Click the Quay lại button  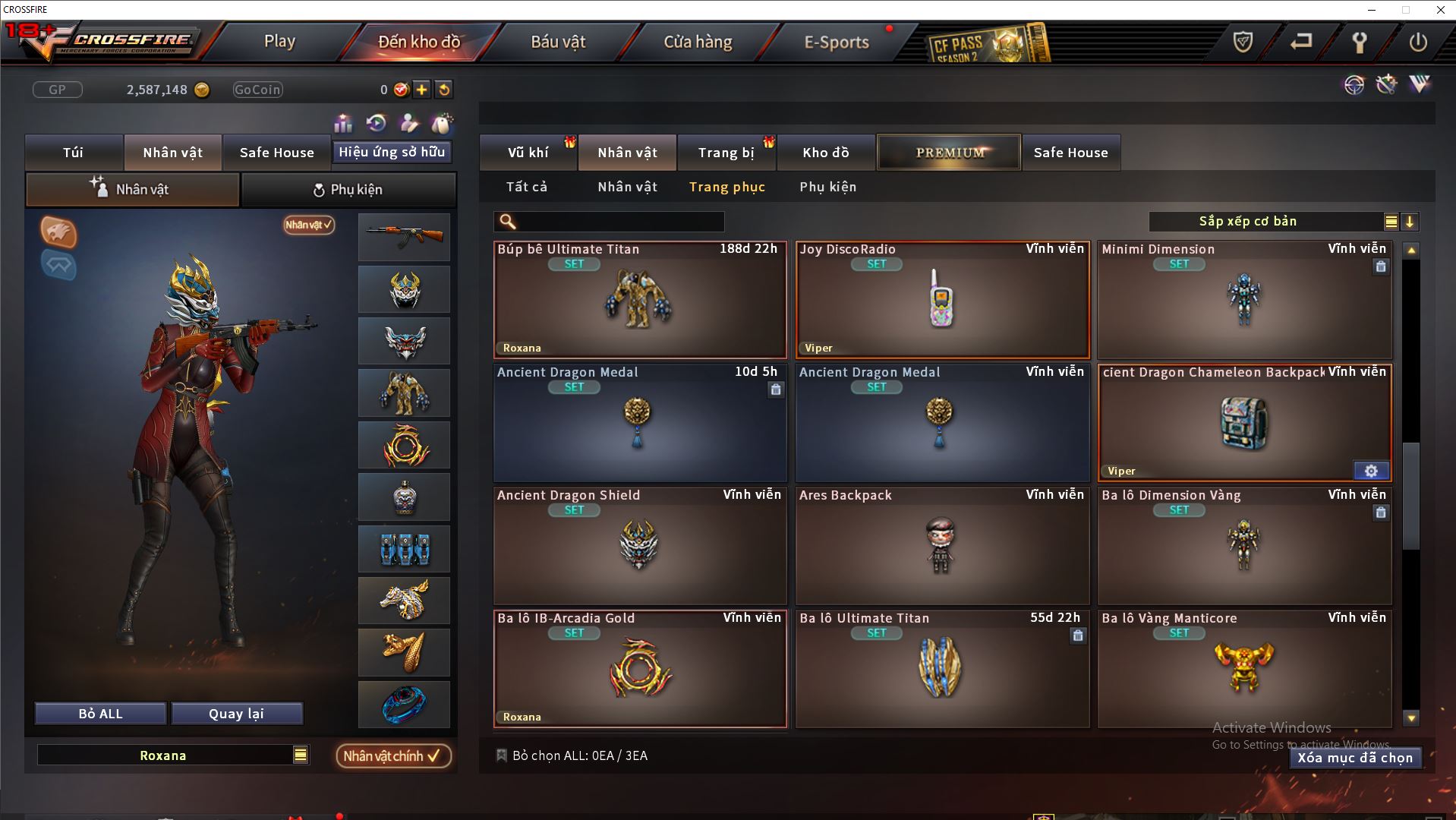pyautogui.click(x=236, y=714)
